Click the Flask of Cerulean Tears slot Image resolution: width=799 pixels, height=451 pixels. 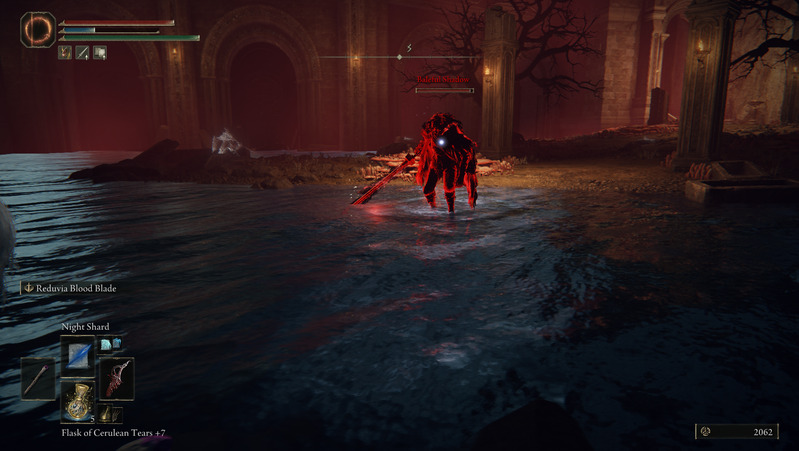click(x=77, y=402)
